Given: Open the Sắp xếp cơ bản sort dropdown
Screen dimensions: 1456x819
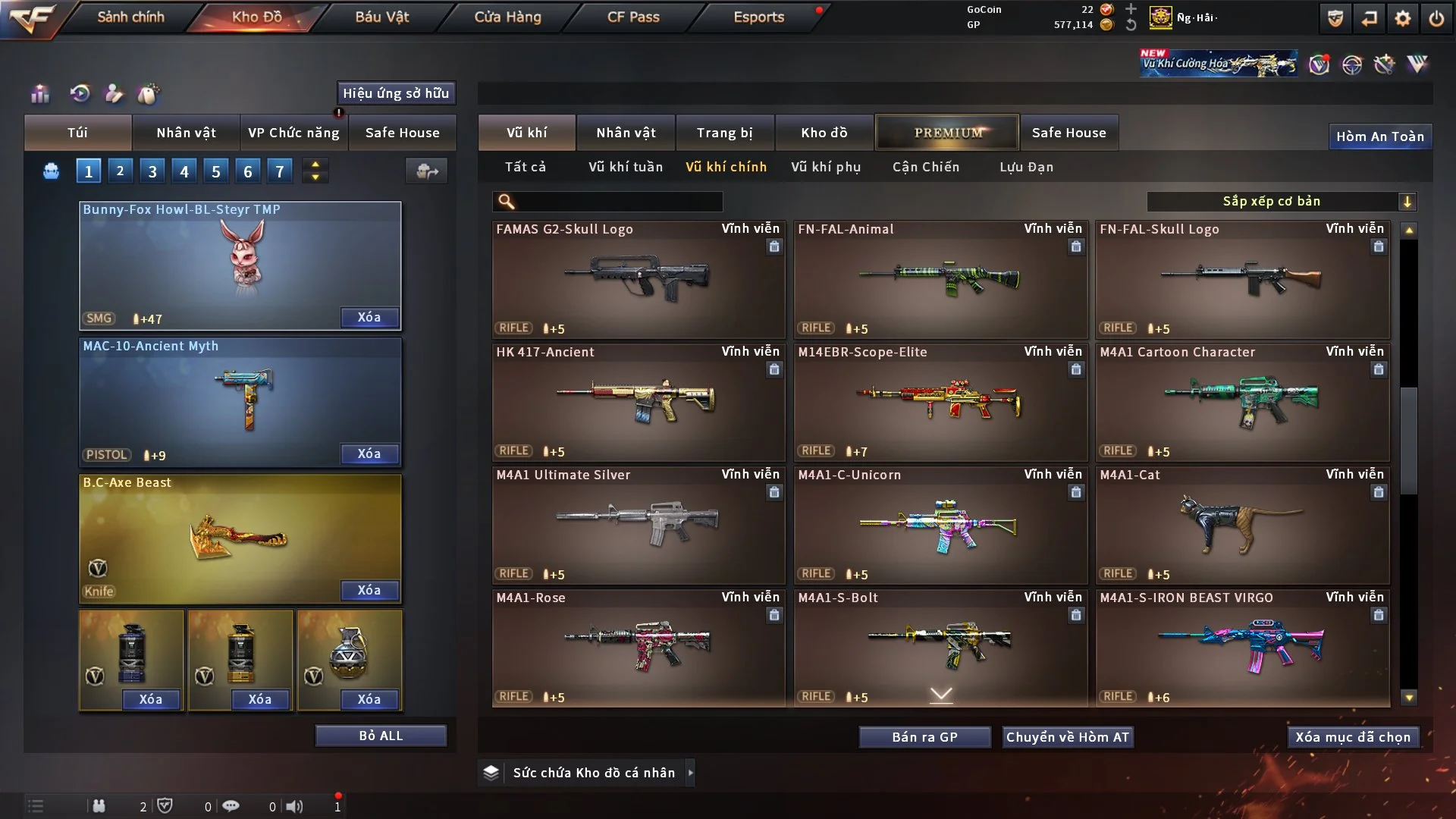Looking at the screenshot, I should pyautogui.click(x=1282, y=202).
